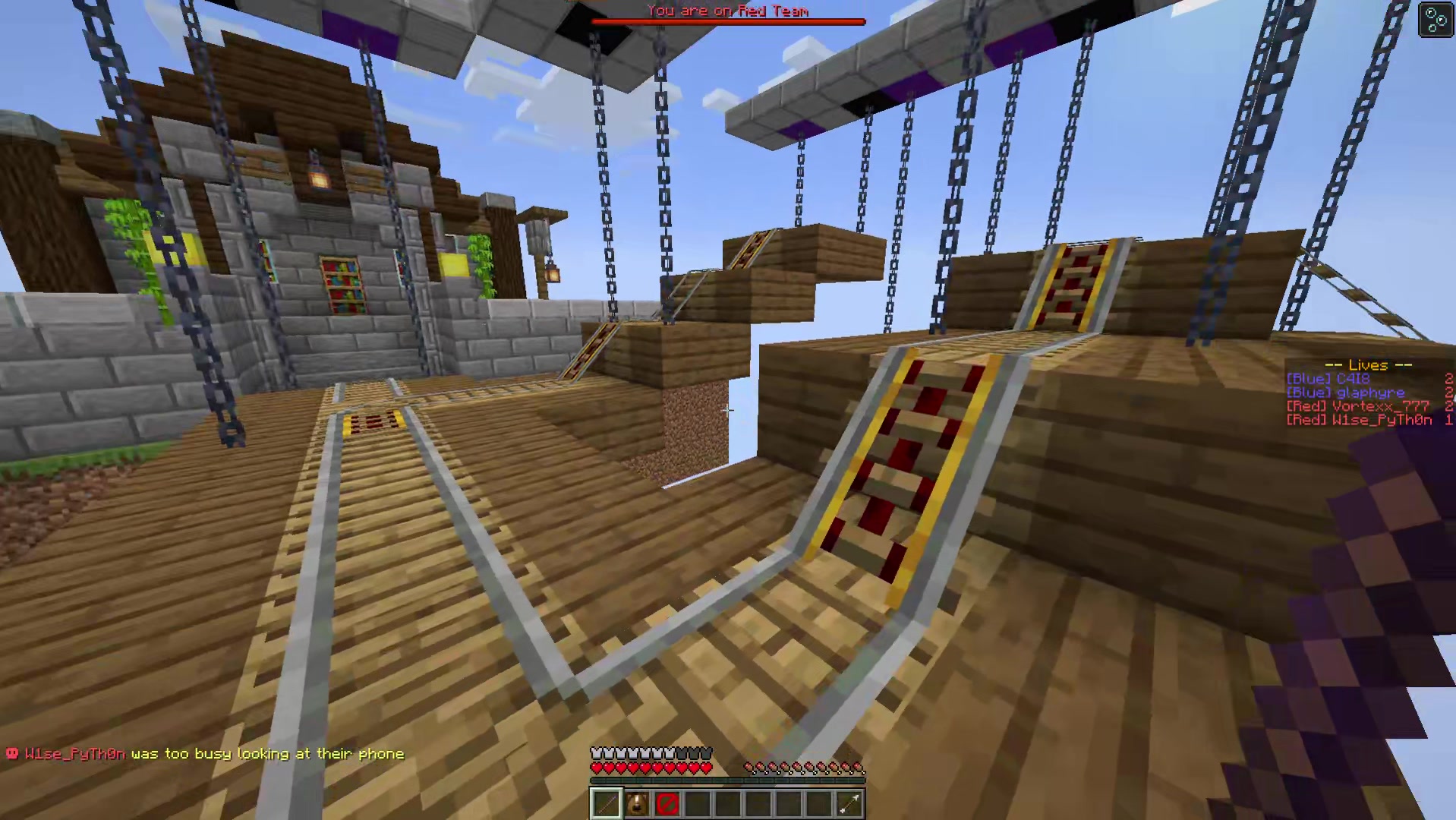Viewport: 1456px width, 820px height.
Task: Click the last dark armor icon in the armor row
Action: point(704,752)
